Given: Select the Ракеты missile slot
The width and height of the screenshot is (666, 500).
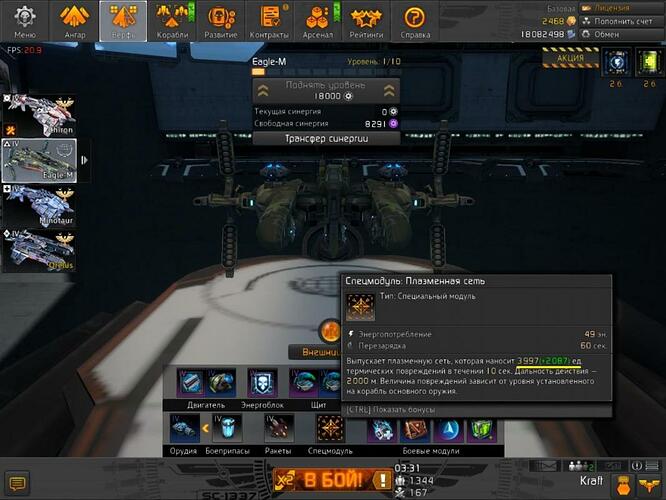Looking at the screenshot, I should point(279,428).
